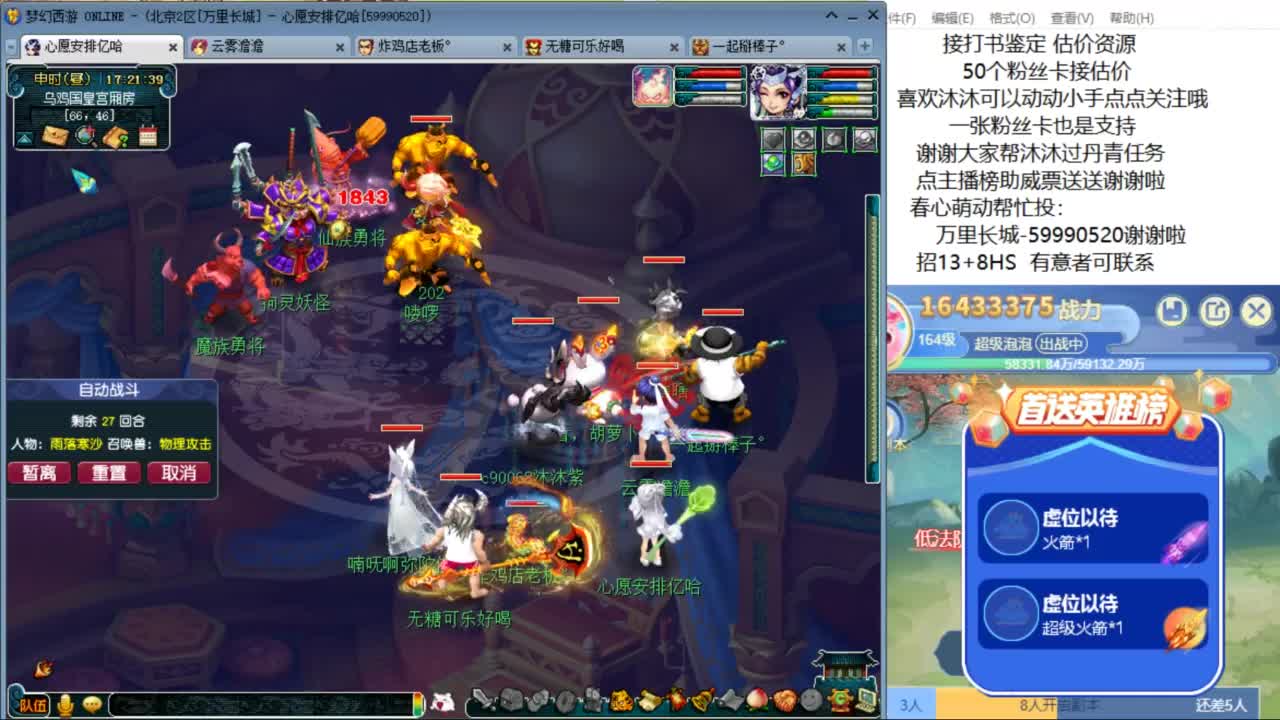Open the mail envelope icon on the minimap panel
Viewport: 1280px width, 720px height.
pyautogui.click(x=55, y=137)
